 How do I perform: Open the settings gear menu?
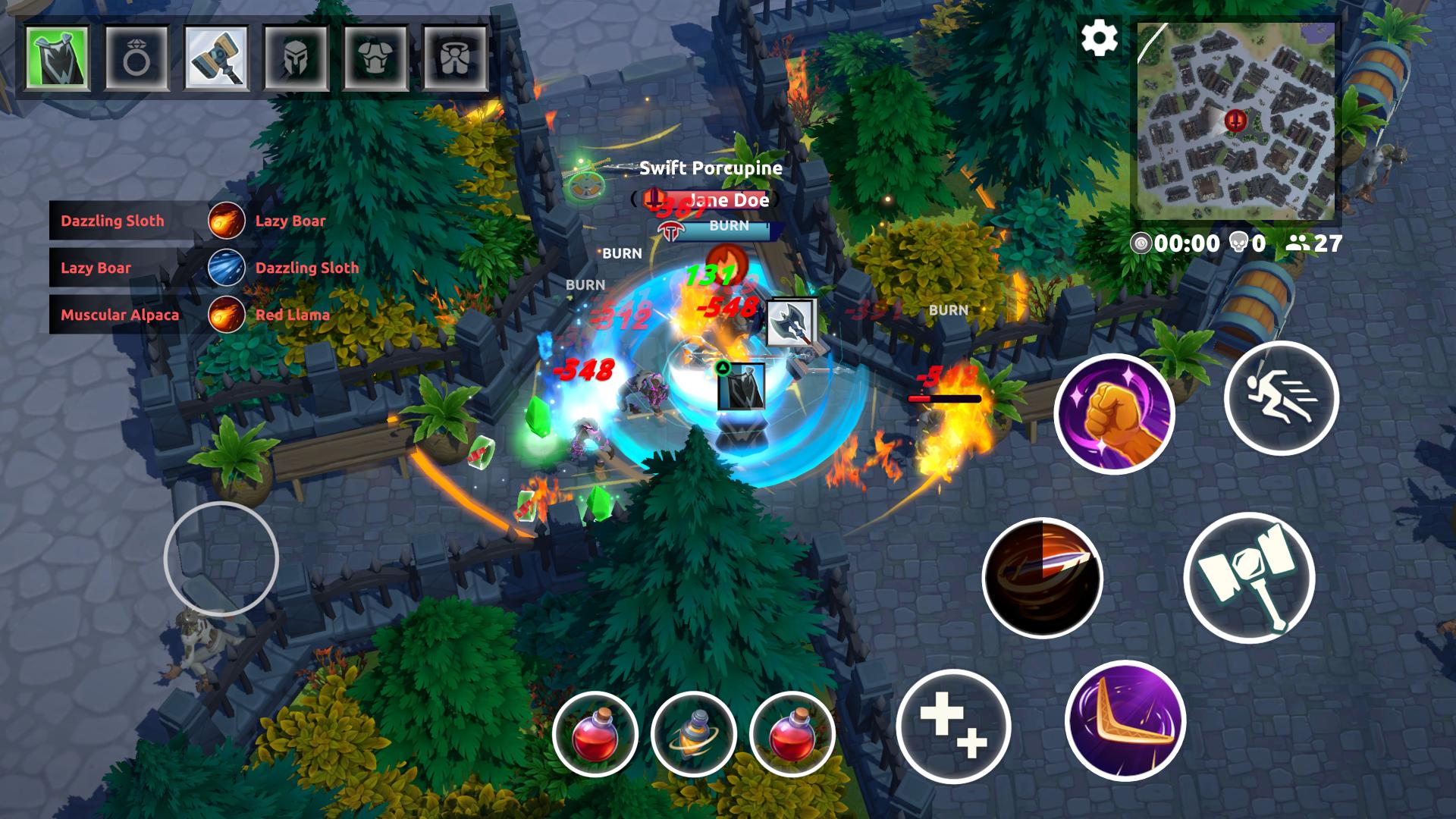click(x=1099, y=38)
